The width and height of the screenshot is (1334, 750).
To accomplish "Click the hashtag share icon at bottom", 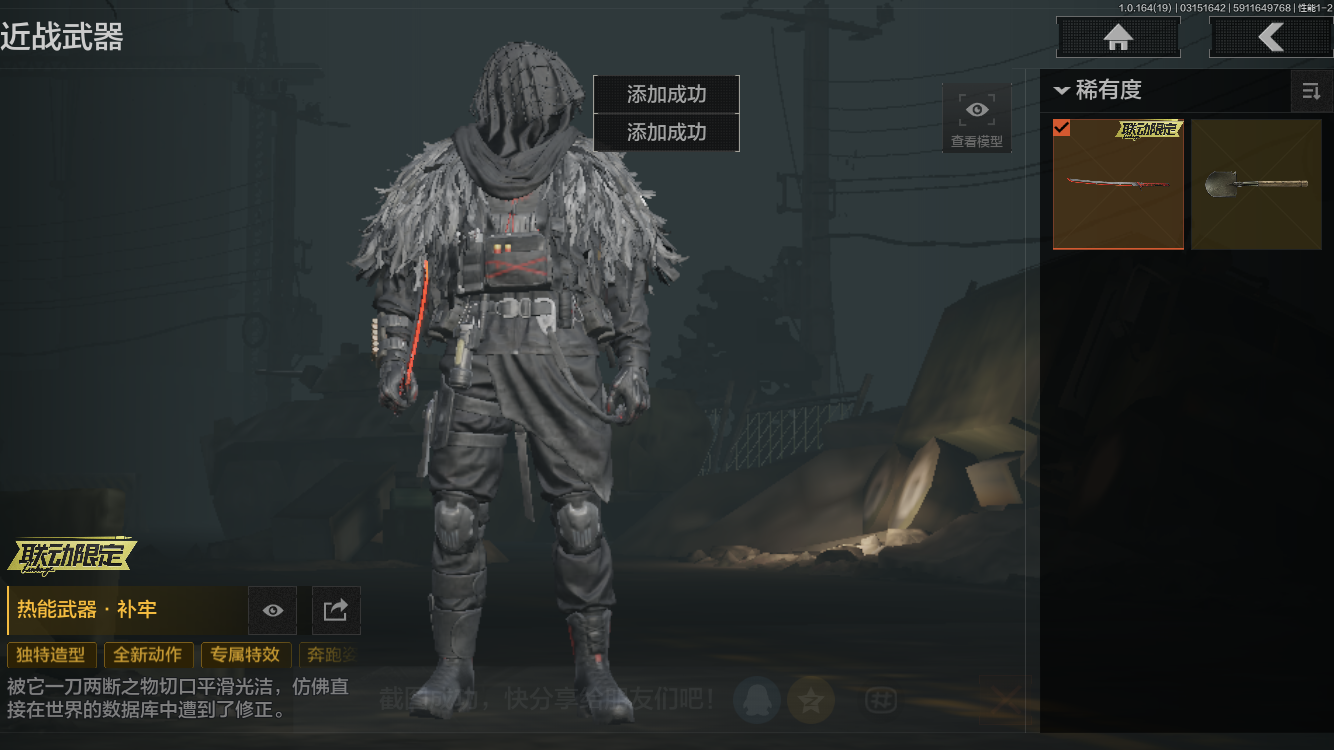I will tap(881, 701).
